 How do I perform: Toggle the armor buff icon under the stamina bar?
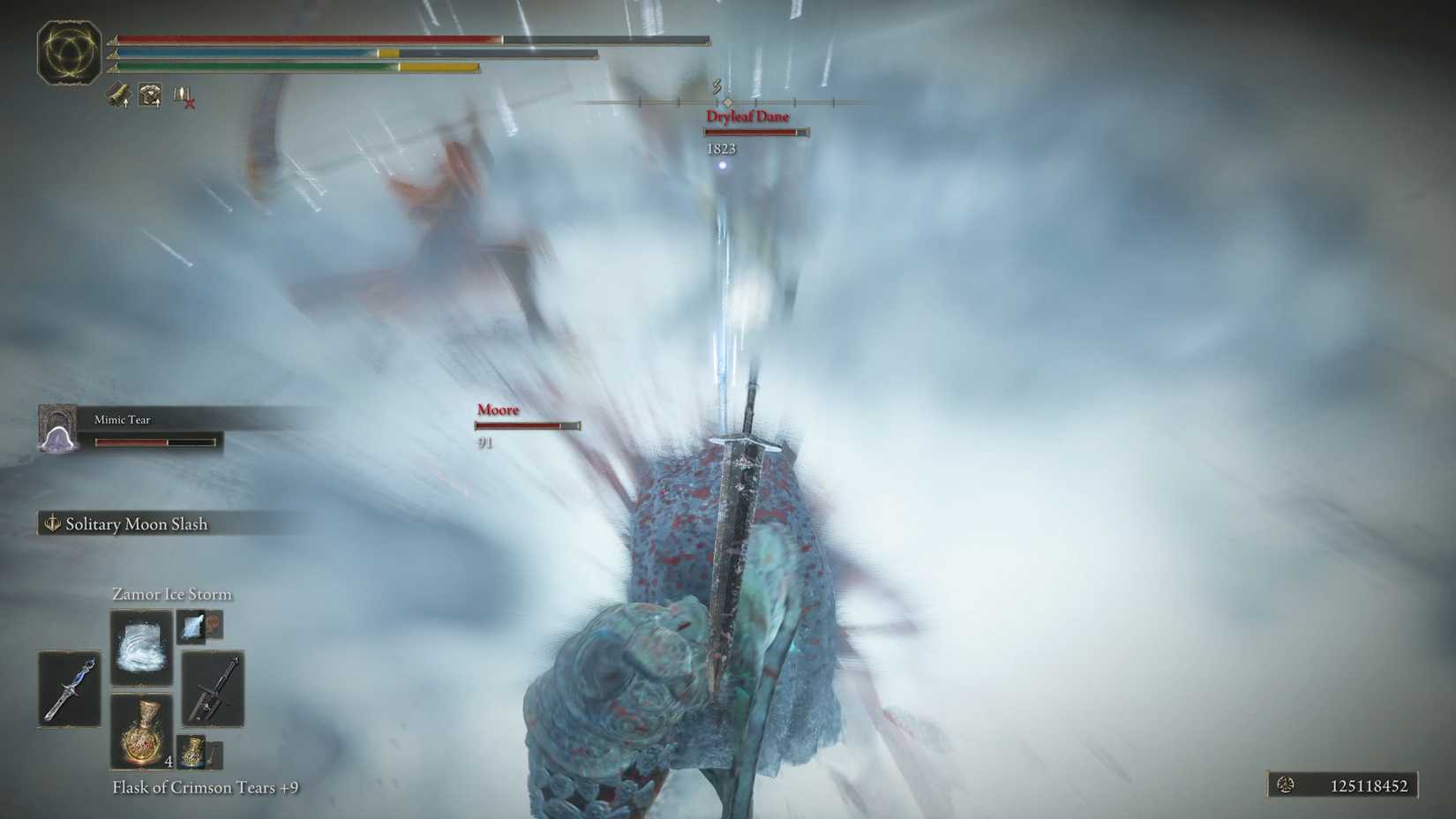pyautogui.click(x=149, y=93)
